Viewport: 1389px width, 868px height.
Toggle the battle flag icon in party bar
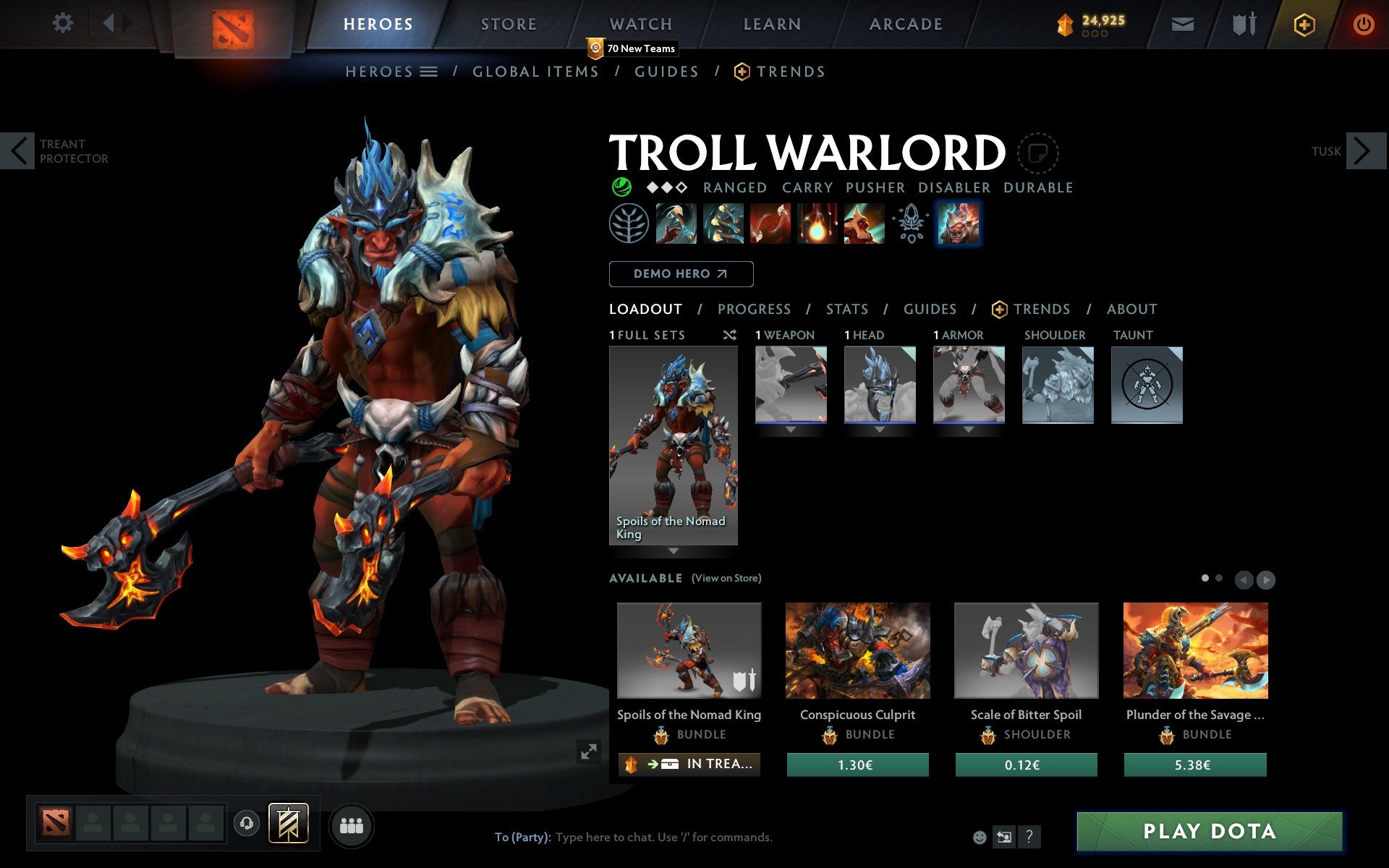coord(288,822)
